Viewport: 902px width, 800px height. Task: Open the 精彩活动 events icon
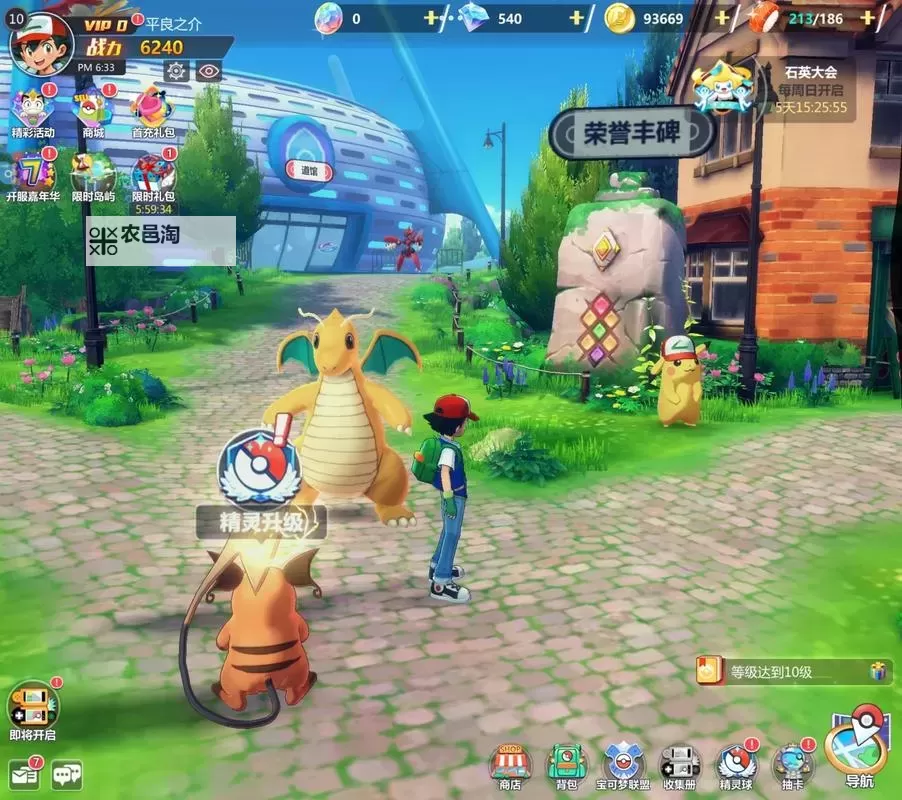click(x=32, y=112)
